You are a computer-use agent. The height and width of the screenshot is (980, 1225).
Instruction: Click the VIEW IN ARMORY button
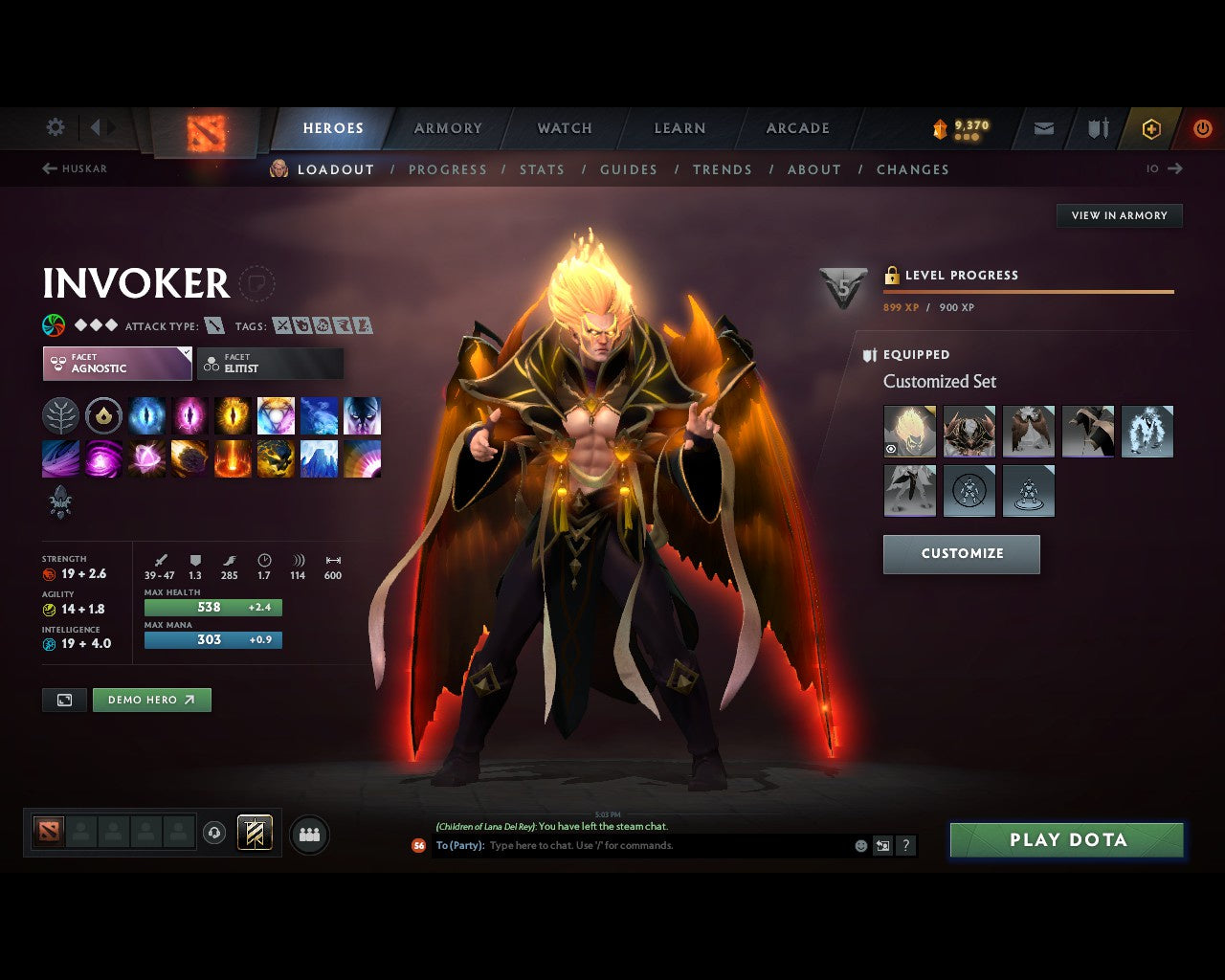coord(1119,215)
